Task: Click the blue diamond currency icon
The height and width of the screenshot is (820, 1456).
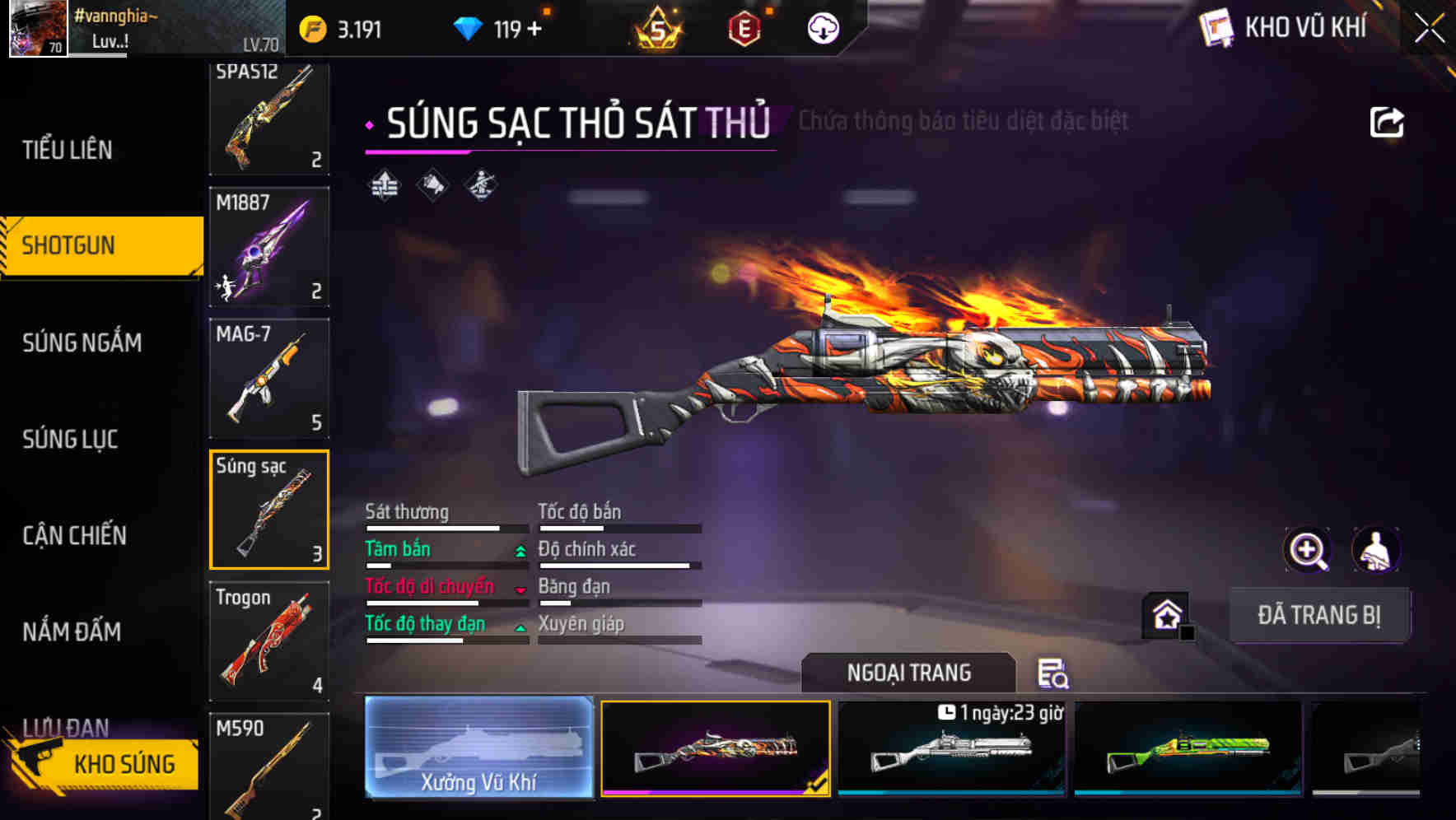Action: (x=468, y=27)
